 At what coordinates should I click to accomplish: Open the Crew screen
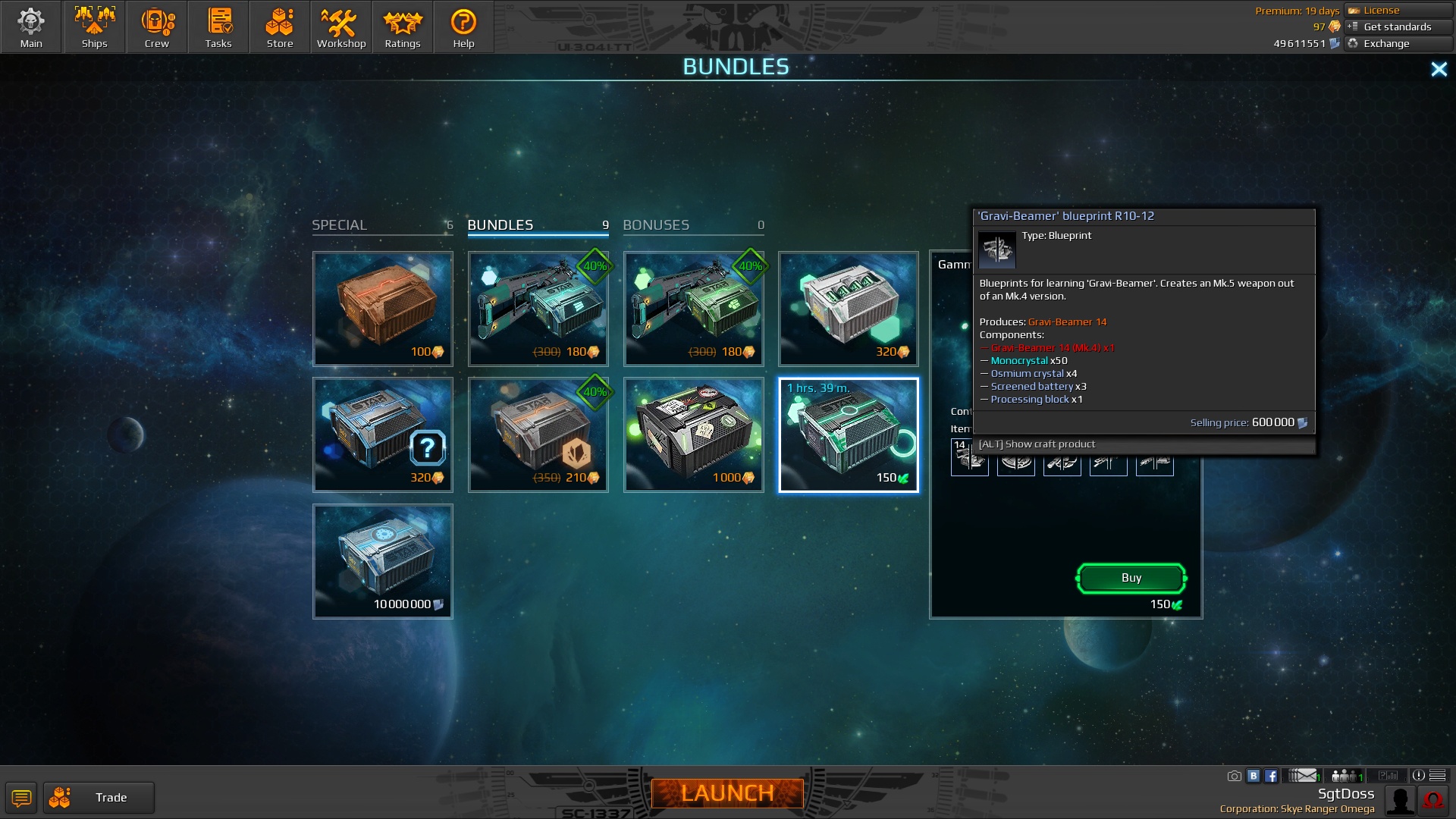[x=157, y=27]
